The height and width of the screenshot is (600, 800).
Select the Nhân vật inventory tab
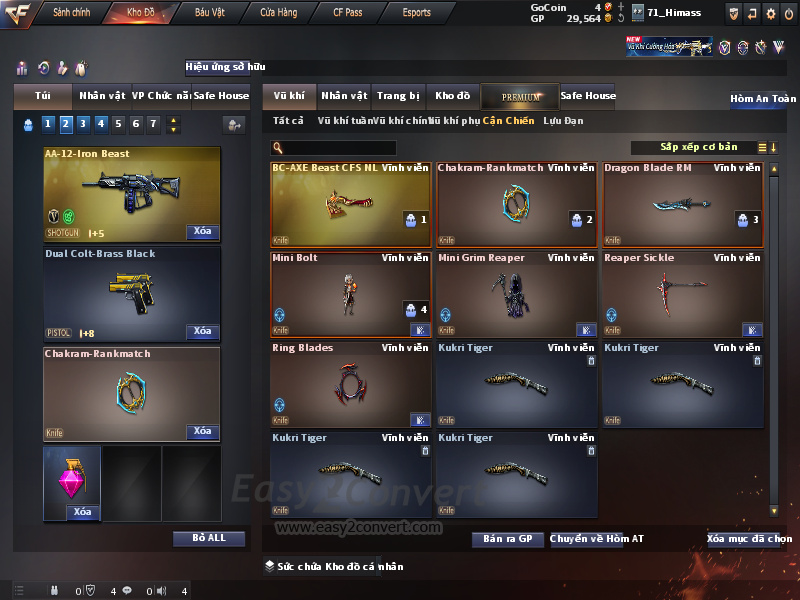click(344, 96)
